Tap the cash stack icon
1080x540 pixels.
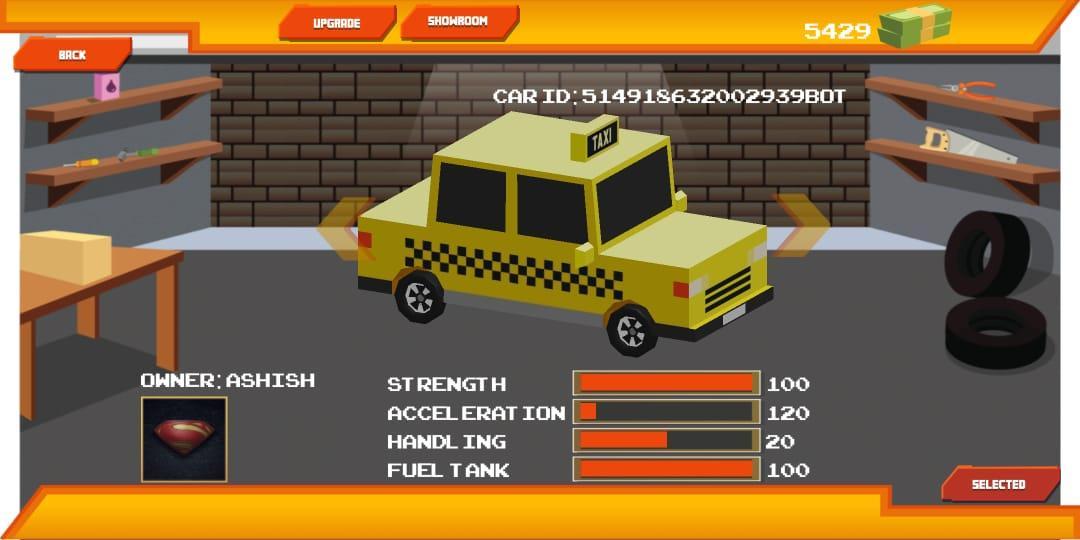pos(914,26)
